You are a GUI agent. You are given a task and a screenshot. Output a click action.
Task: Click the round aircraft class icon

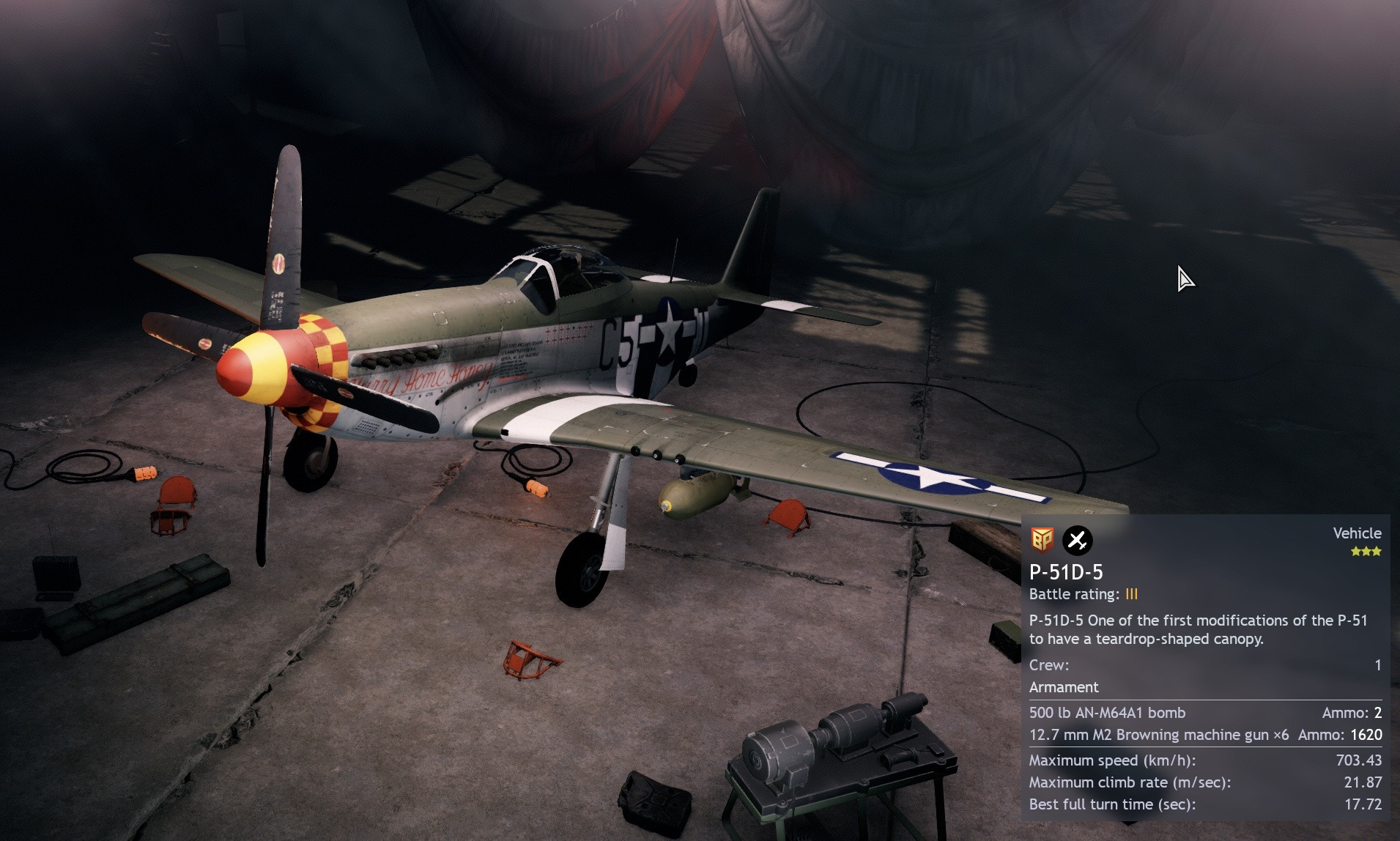click(x=1077, y=541)
